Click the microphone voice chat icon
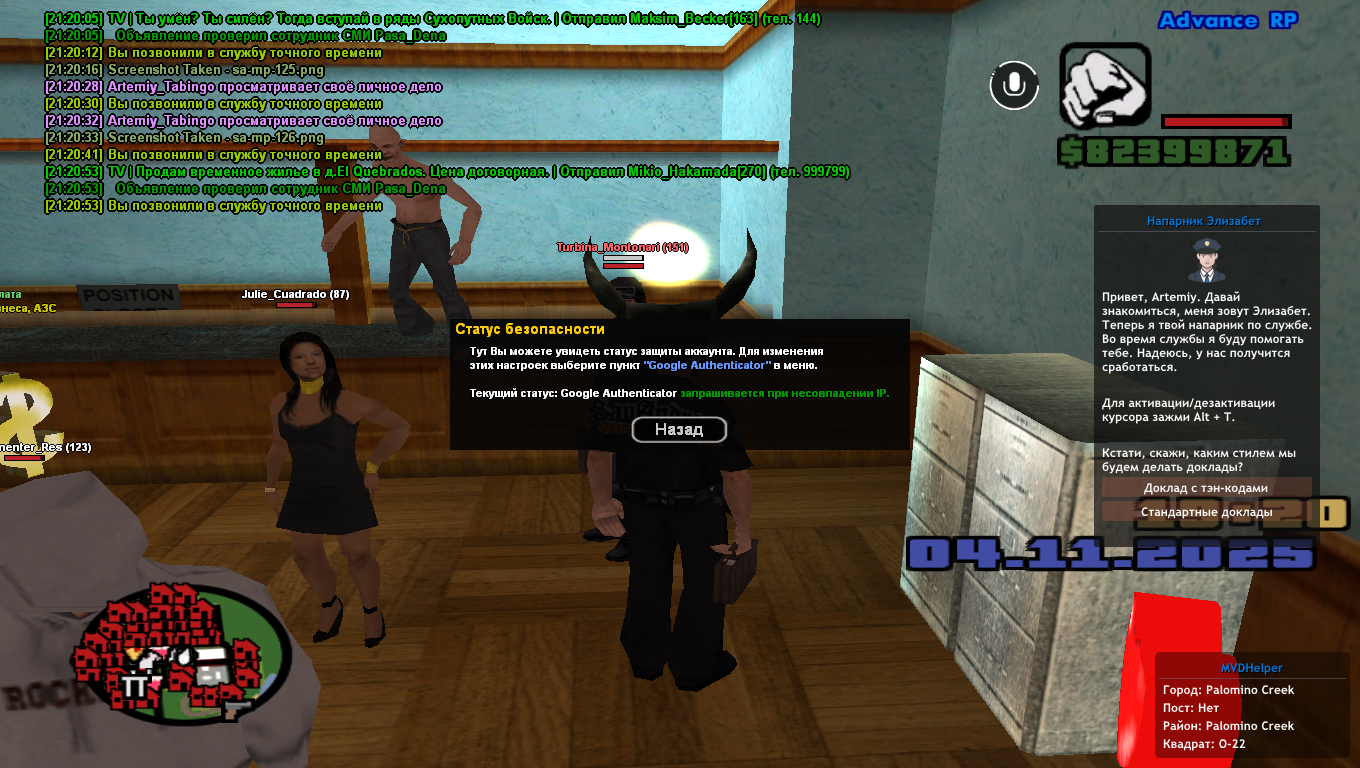This screenshot has width=1360, height=768. click(x=1015, y=85)
